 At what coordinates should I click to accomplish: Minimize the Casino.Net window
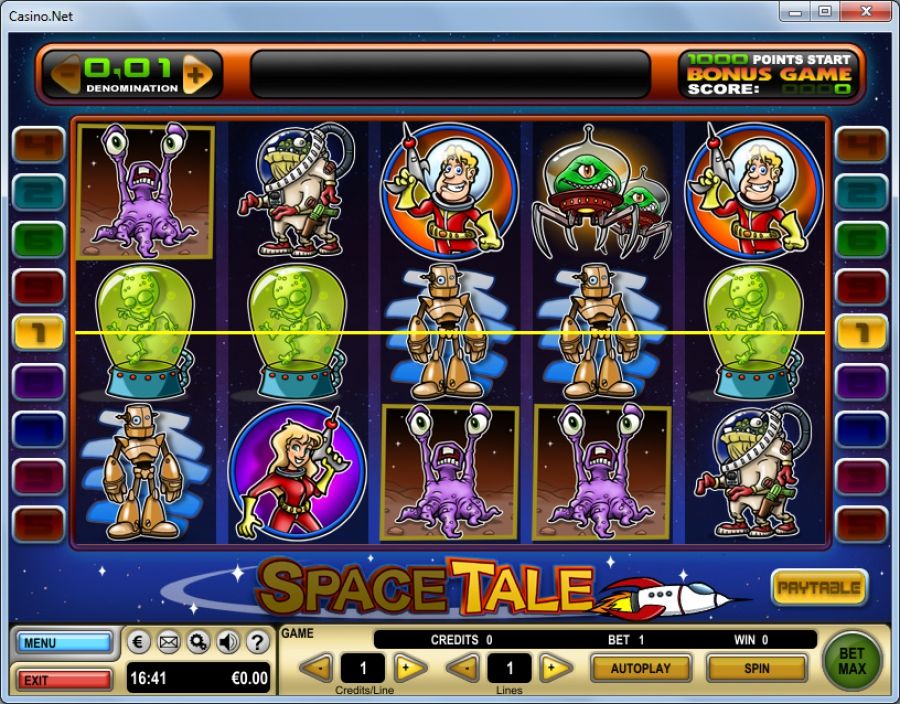796,12
